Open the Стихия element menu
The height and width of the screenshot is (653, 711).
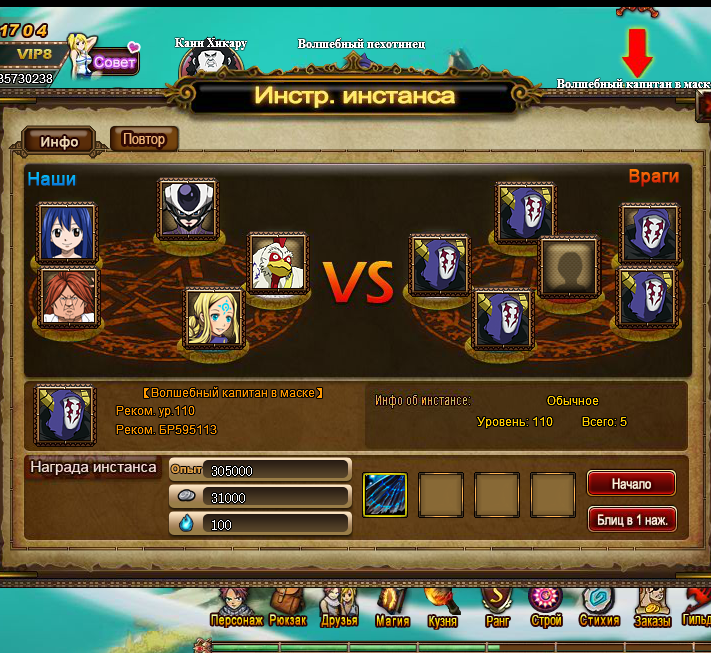click(600, 605)
